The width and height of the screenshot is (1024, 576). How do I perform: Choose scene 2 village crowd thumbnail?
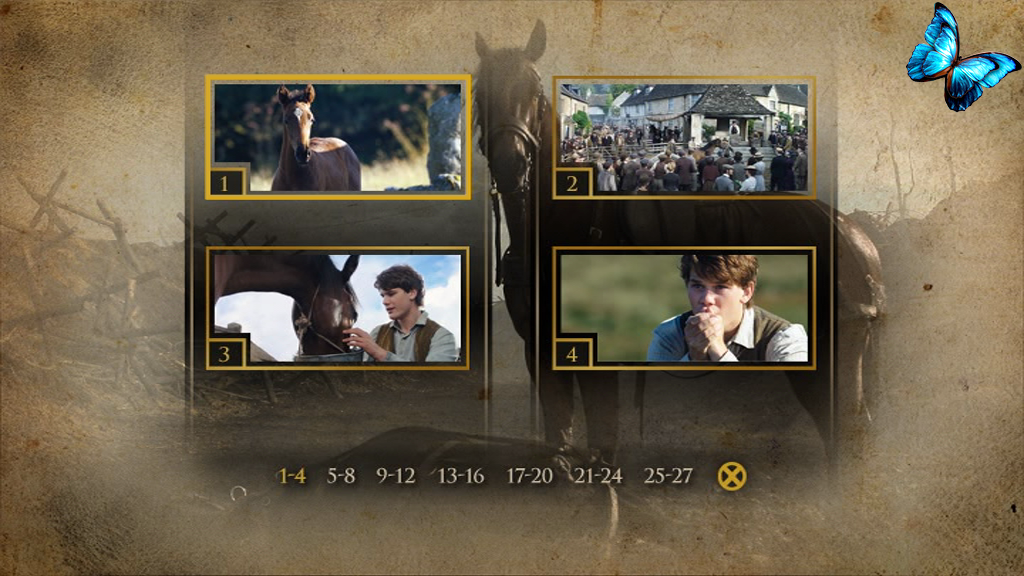pos(684,137)
